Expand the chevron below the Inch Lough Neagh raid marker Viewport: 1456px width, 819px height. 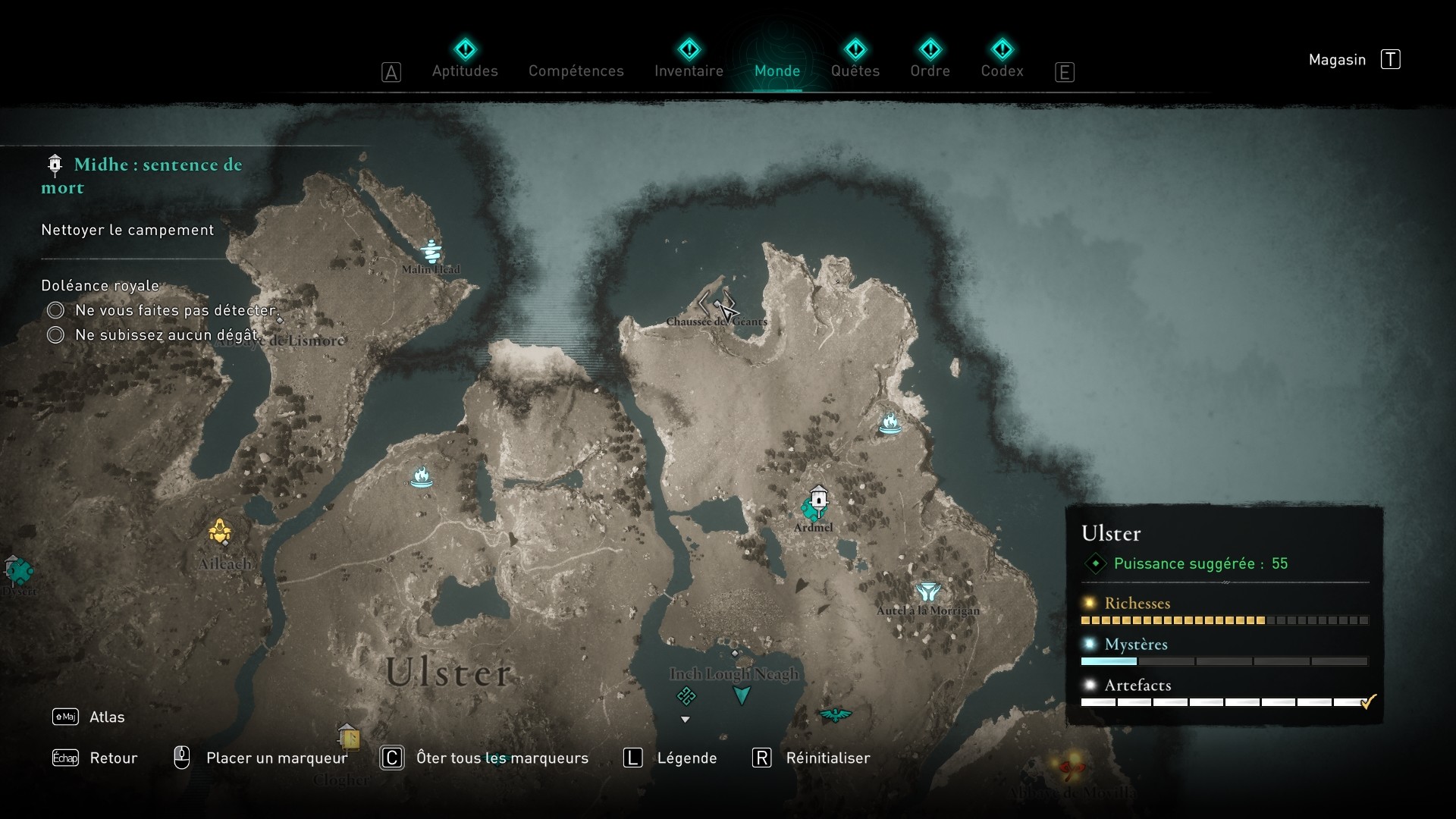(x=687, y=719)
